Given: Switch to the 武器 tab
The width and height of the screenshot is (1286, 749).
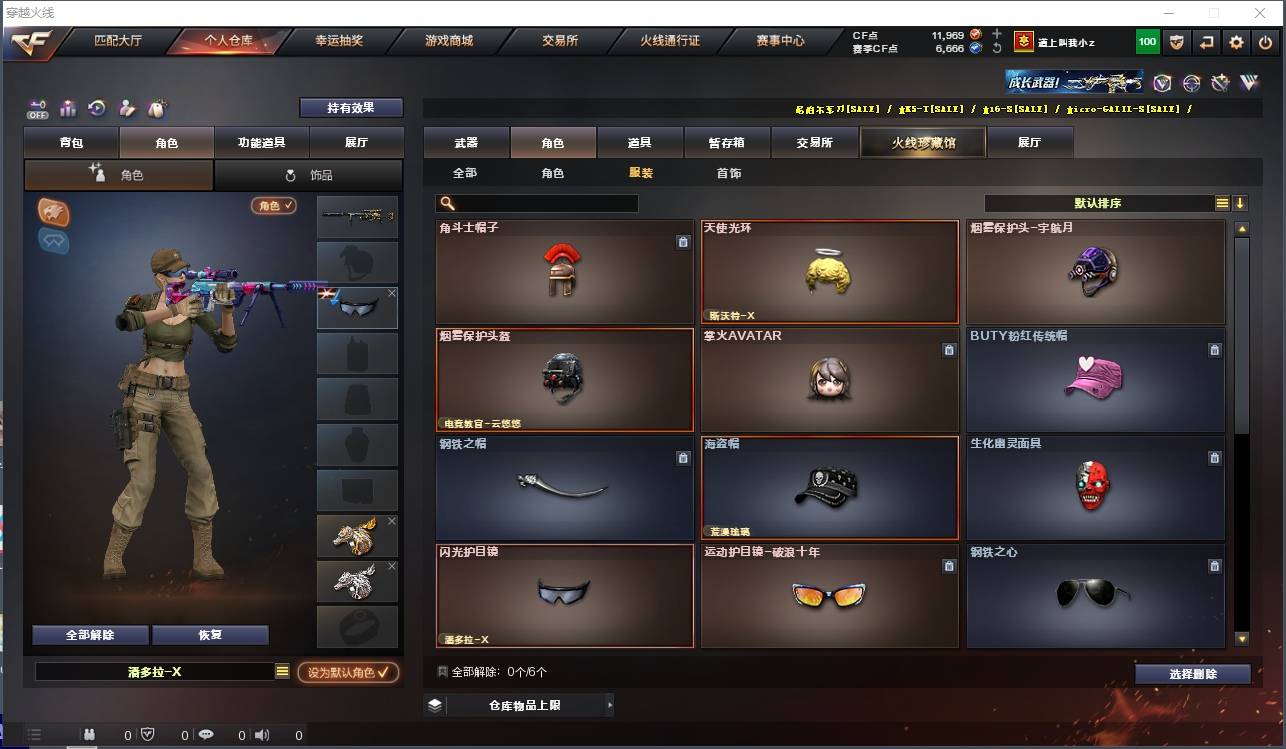Looking at the screenshot, I should 464,142.
